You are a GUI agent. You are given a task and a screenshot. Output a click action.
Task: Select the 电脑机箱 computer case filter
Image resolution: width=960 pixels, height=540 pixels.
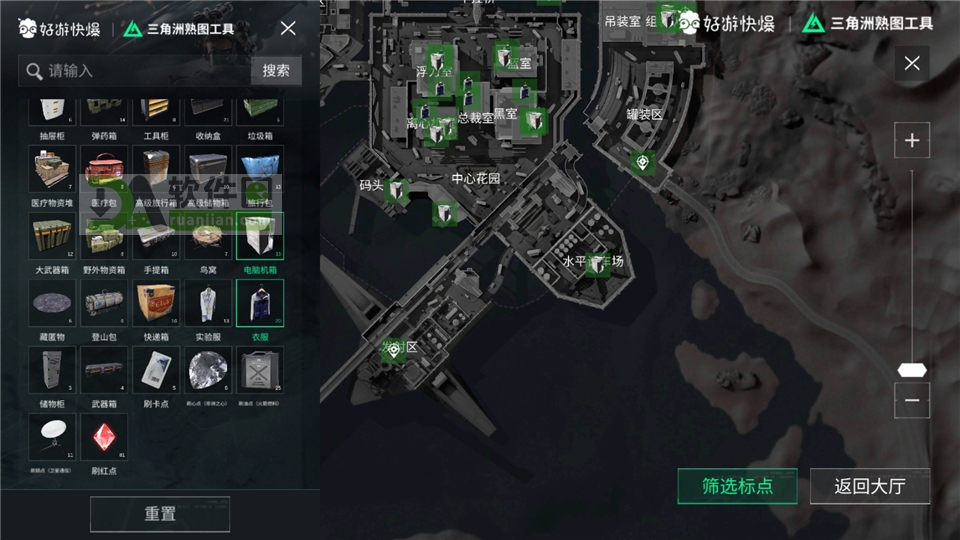[260, 237]
